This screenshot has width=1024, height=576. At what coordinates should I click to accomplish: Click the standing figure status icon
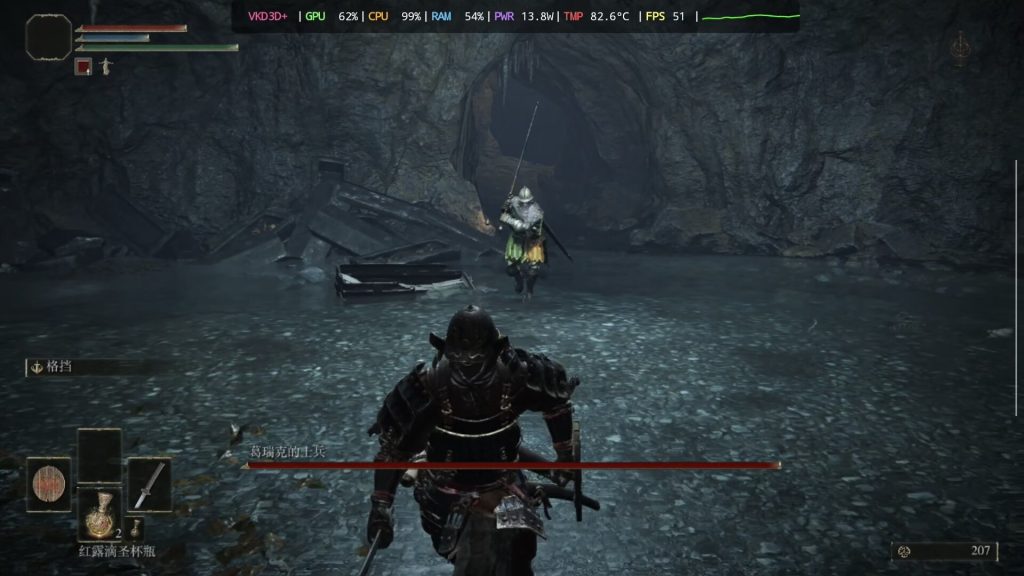click(x=106, y=66)
